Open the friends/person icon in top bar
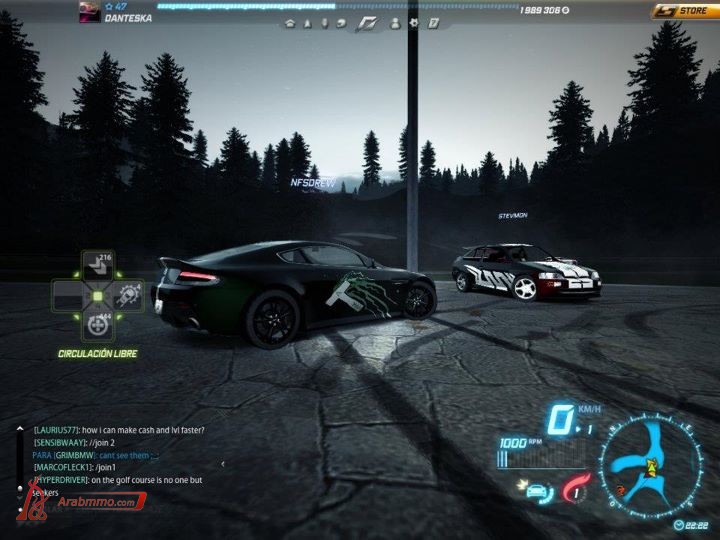 click(395, 22)
